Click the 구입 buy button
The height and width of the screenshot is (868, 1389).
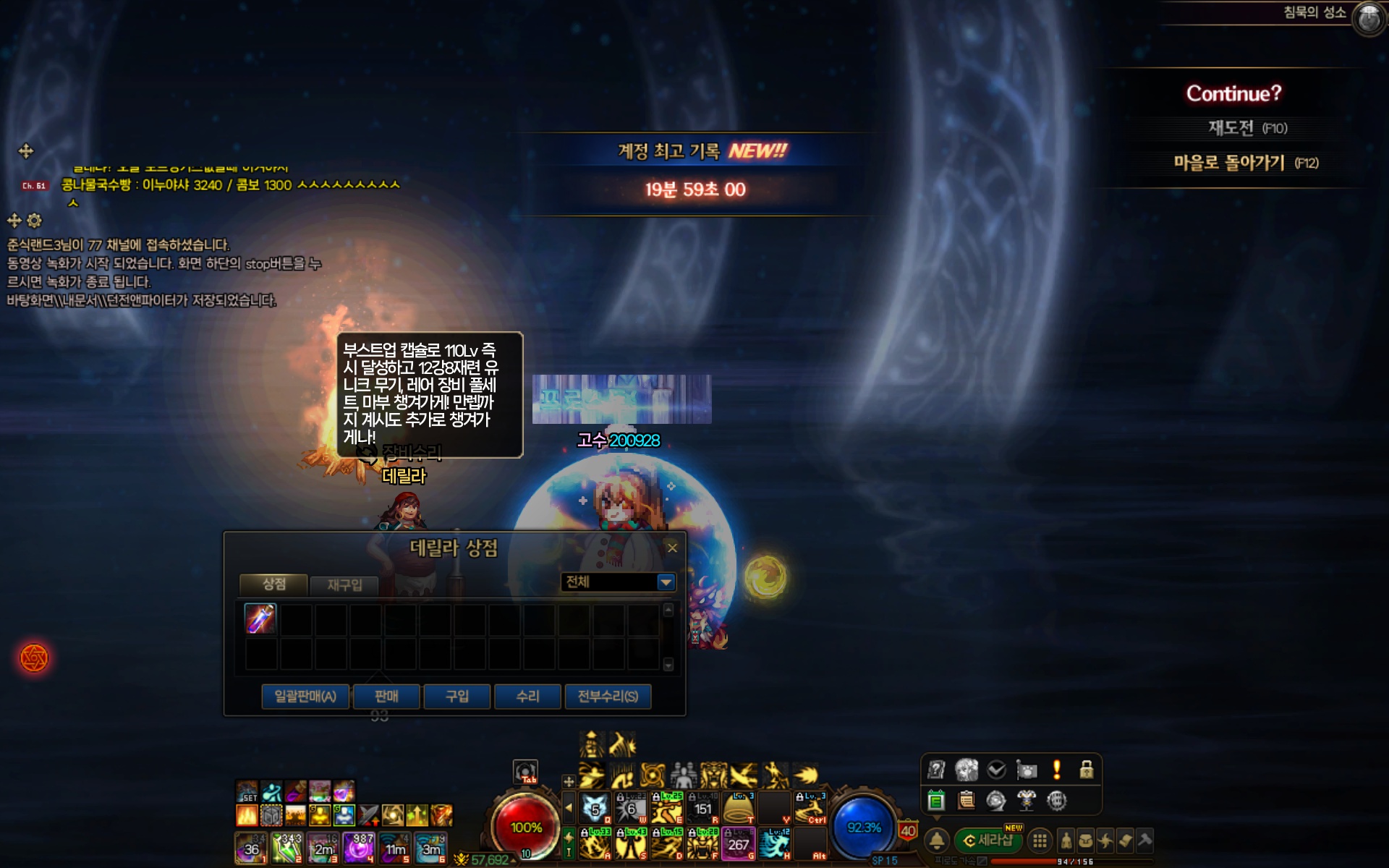click(x=456, y=697)
